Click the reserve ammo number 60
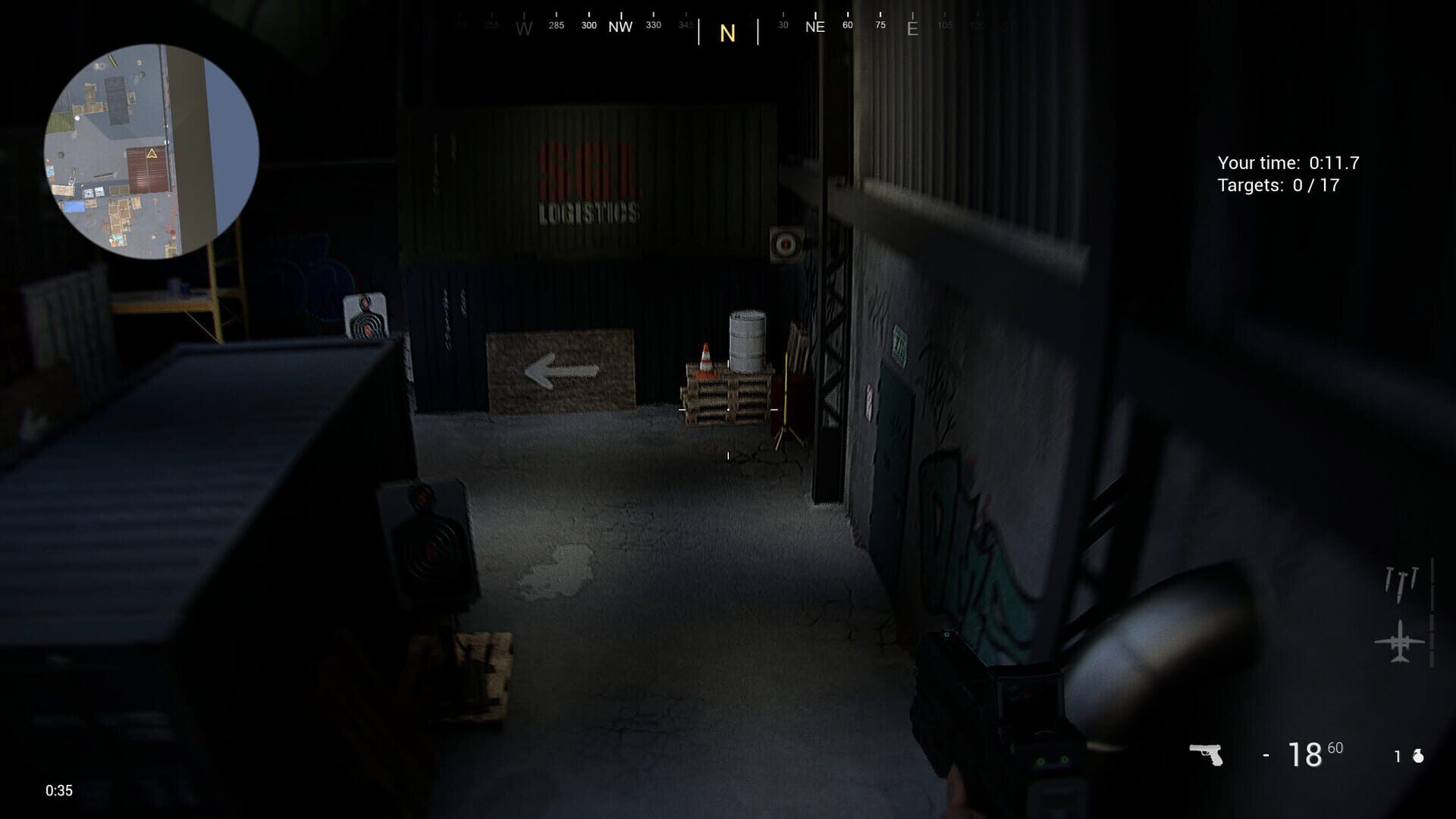Viewport: 1456px width, 819px height. point(1335,746)
